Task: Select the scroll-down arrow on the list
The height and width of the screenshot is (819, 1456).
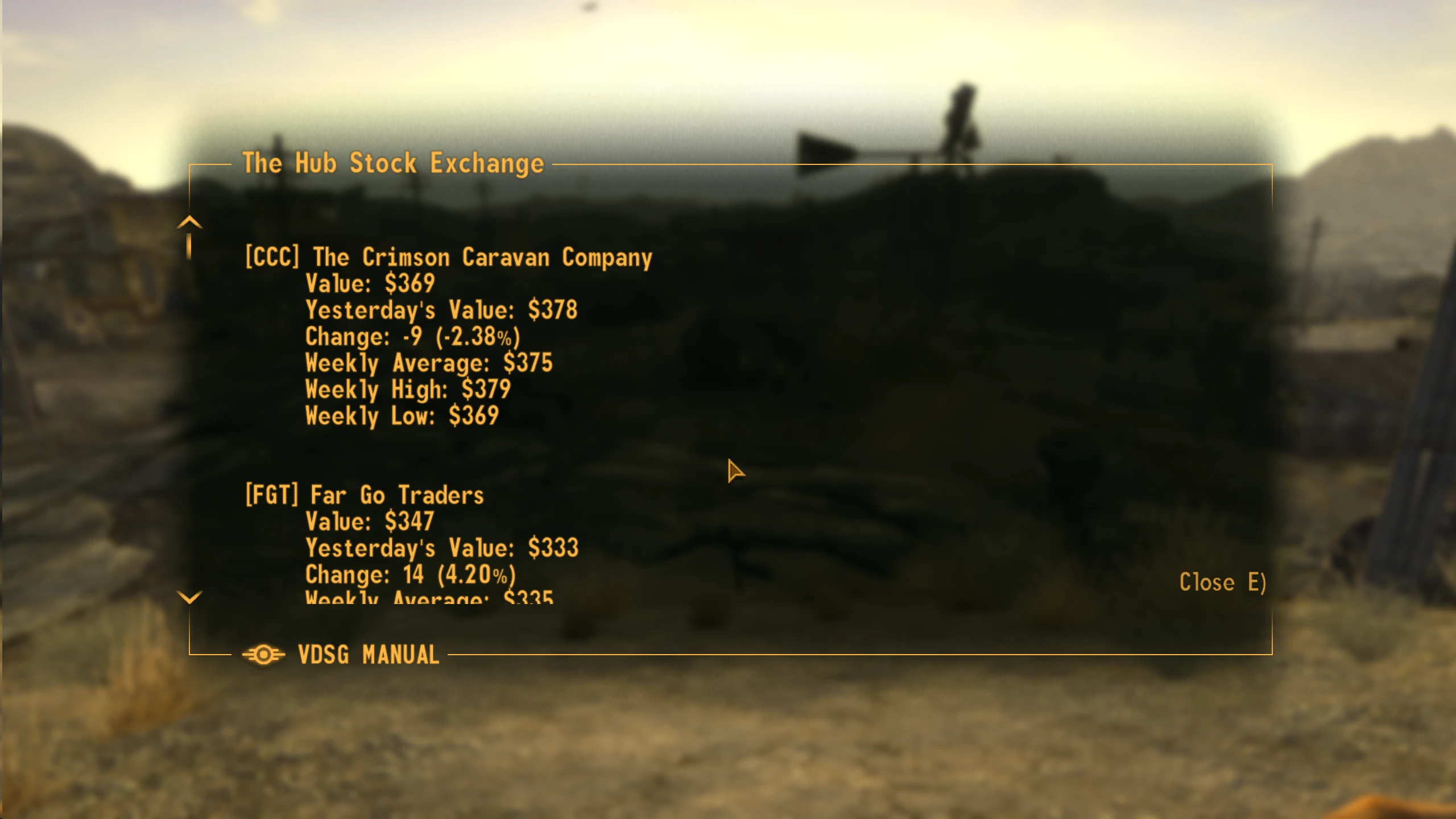Action: pos(189,597)
